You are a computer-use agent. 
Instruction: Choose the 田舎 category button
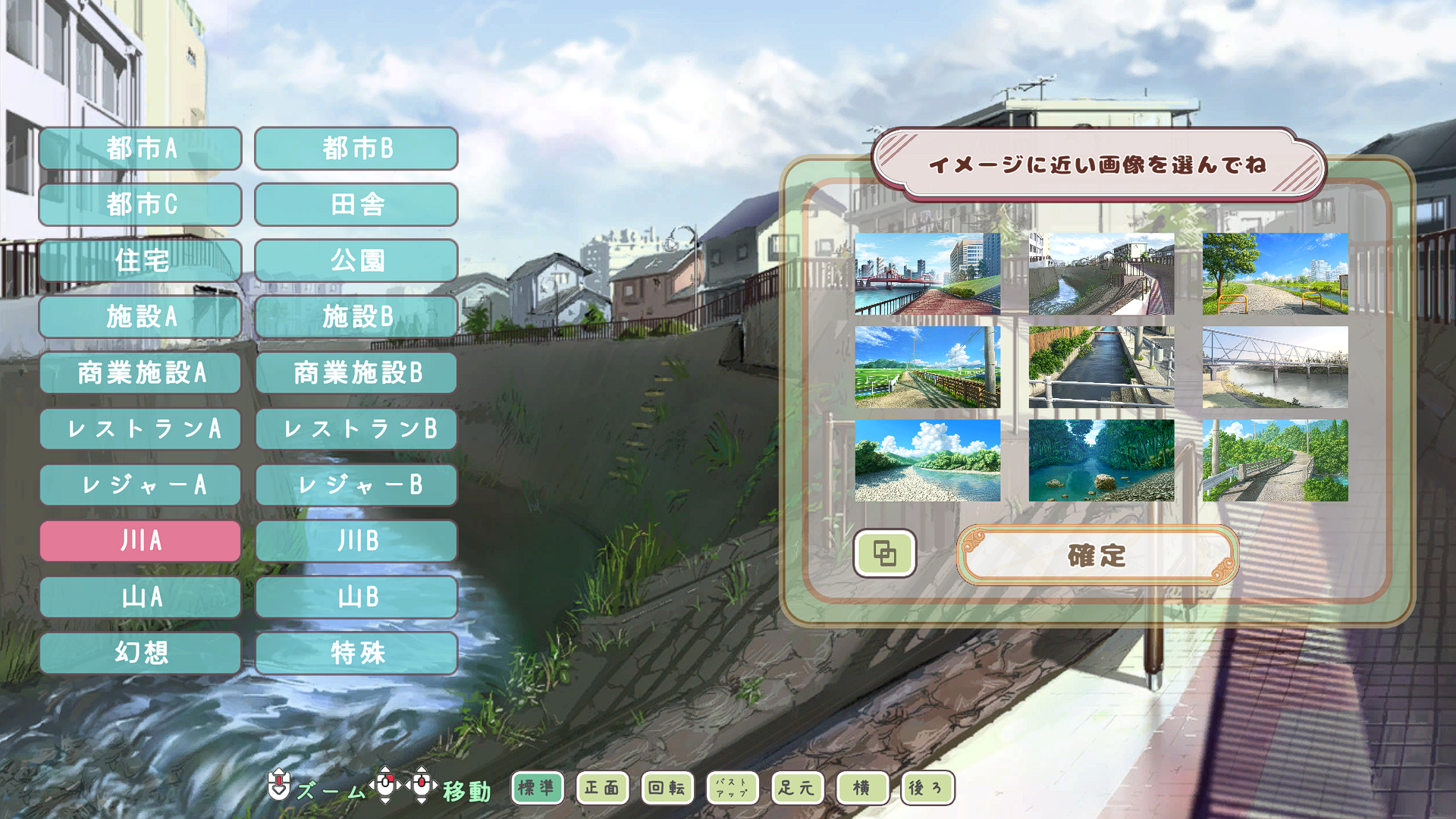click(x=356, y=205)
